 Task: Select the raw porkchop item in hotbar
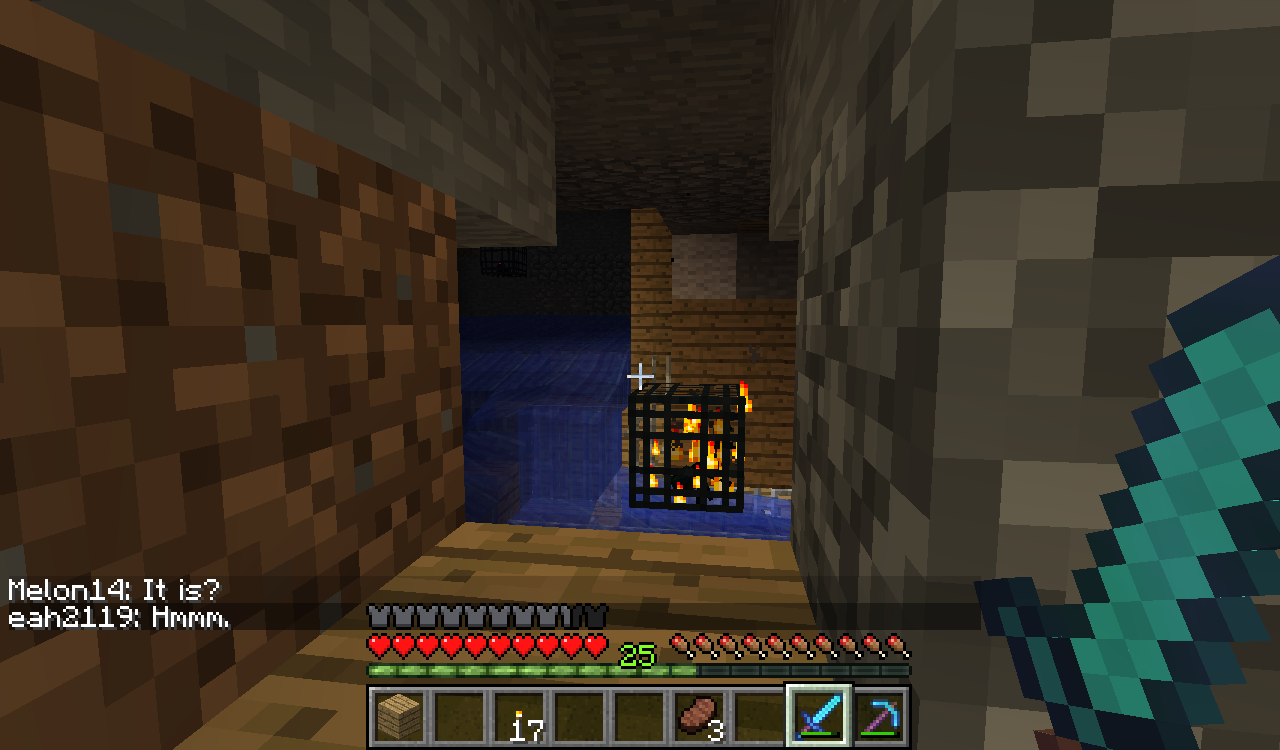(700, 715)
